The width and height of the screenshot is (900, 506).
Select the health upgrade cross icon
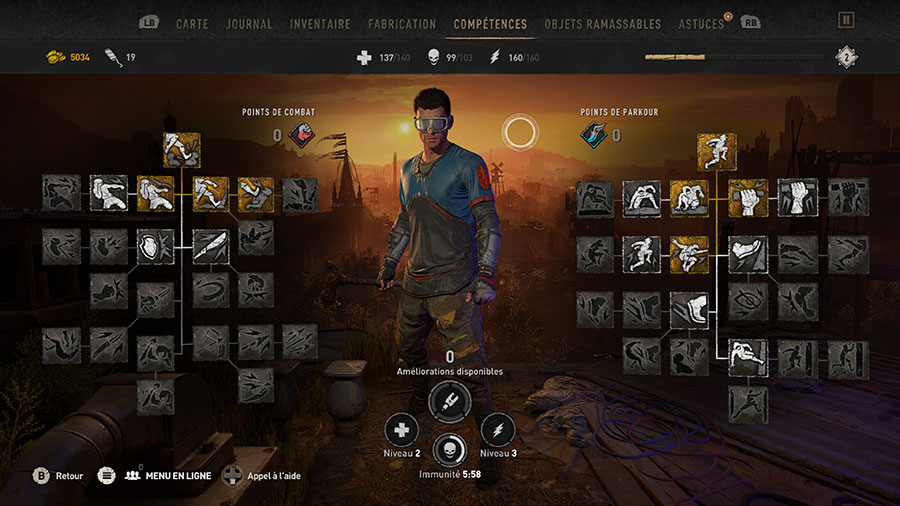(403, 430)
